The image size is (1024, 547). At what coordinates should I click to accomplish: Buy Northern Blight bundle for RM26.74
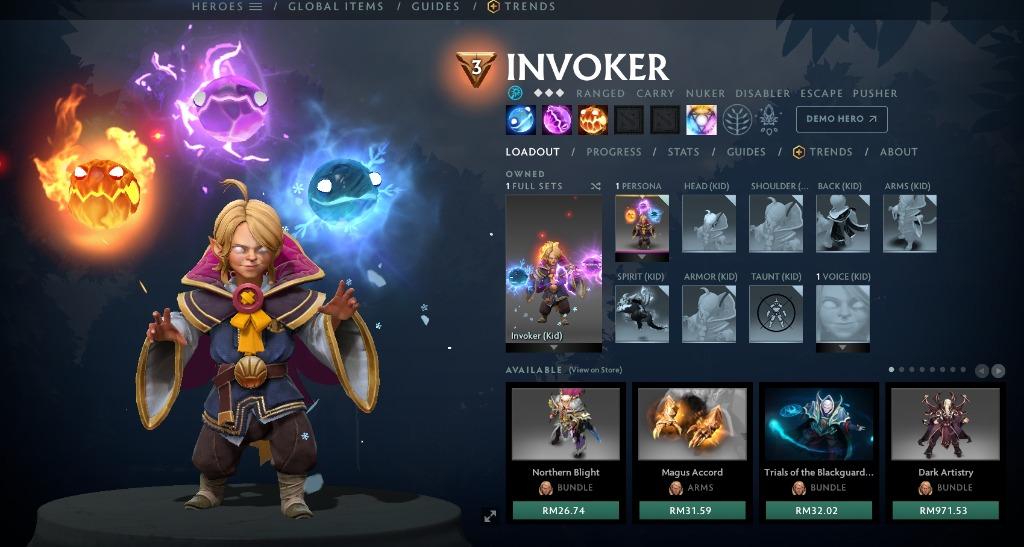tap(566, 510)
